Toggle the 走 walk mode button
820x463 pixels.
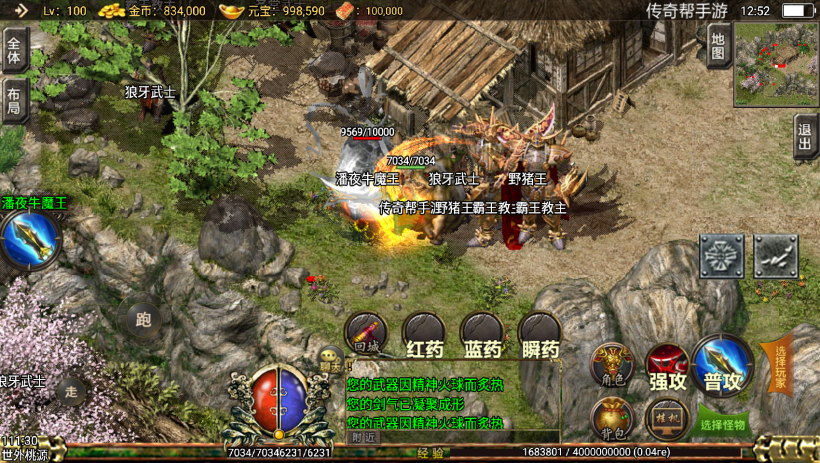(x=70, y=391)
